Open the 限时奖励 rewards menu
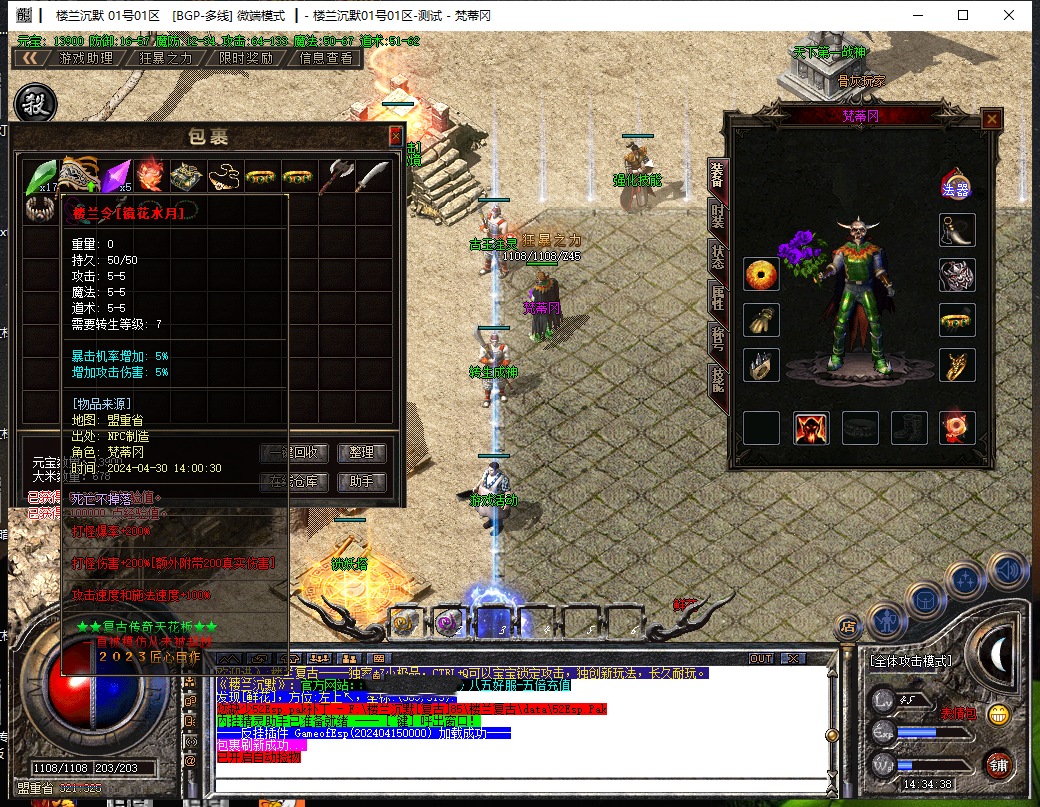 point(245,58)
